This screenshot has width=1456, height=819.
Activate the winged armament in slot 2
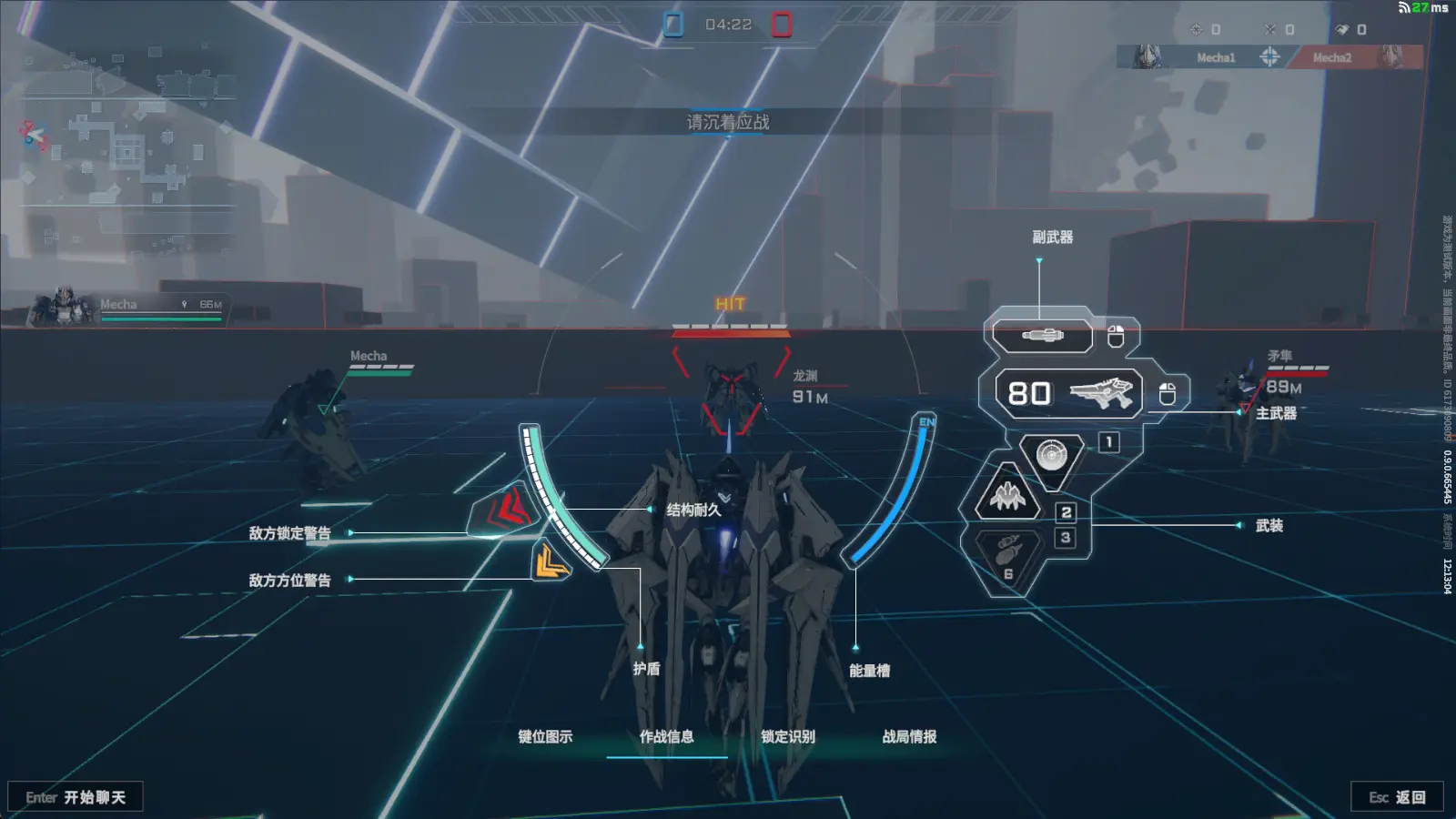(1007, 496)
